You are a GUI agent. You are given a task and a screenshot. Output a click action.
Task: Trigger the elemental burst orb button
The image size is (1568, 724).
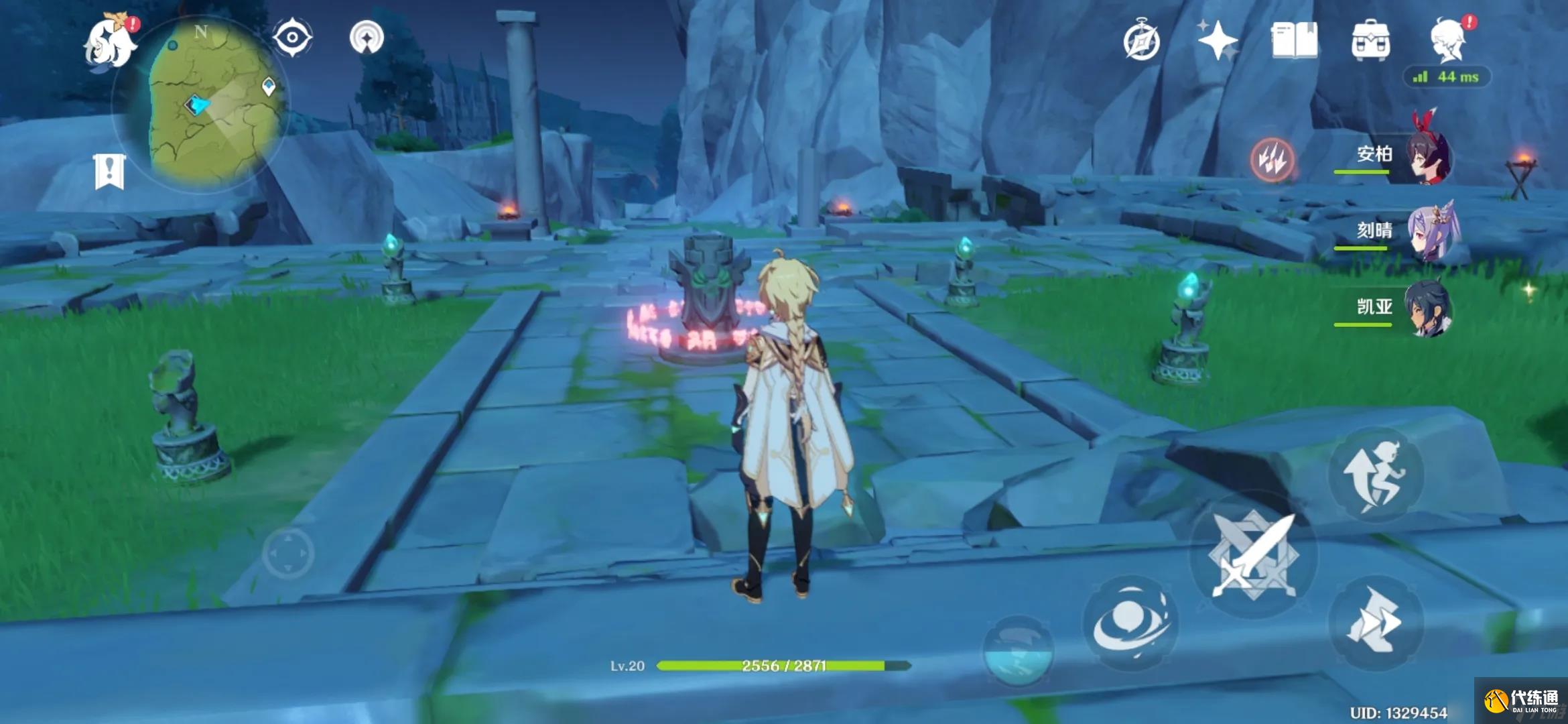click(x=1017, y=650)
